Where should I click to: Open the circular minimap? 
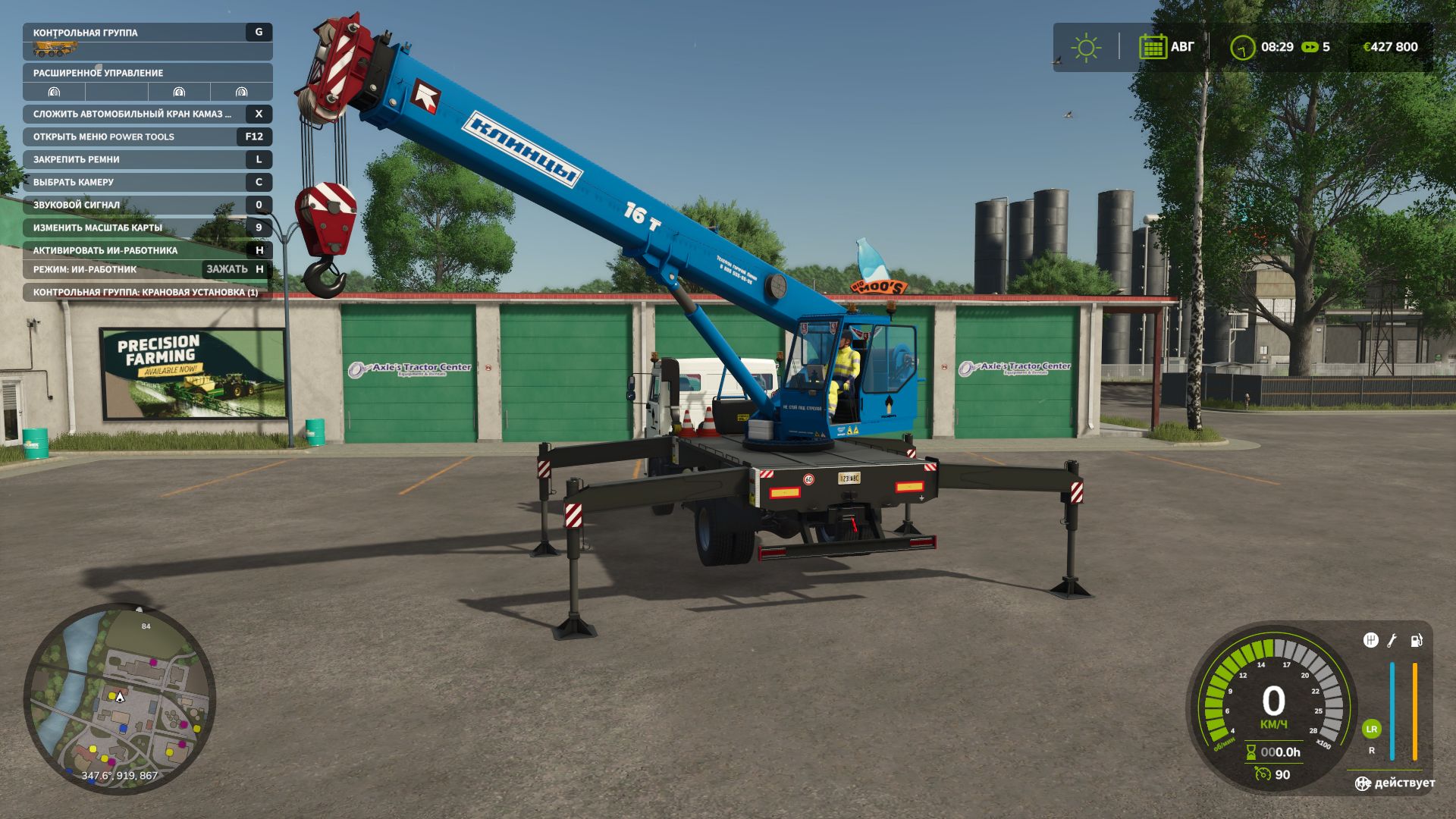120,699
